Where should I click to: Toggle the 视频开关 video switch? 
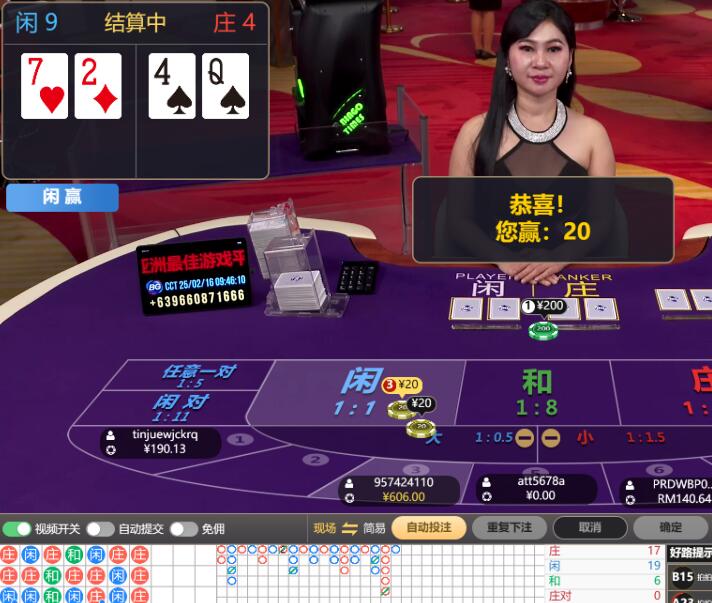tap(17, 529)
